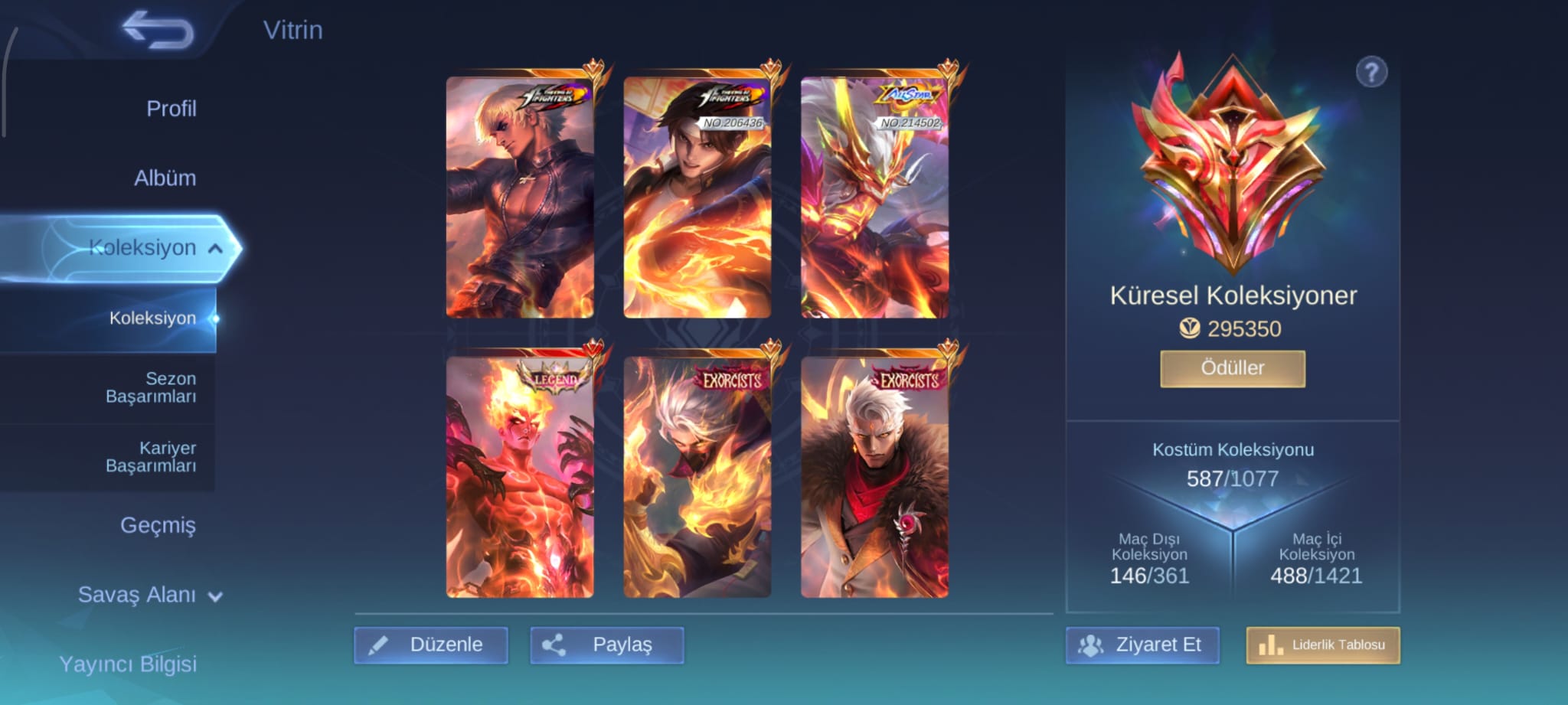Open the Liderlik Tablosu leaderboard
The image size is (1568, 705).
1322,645
